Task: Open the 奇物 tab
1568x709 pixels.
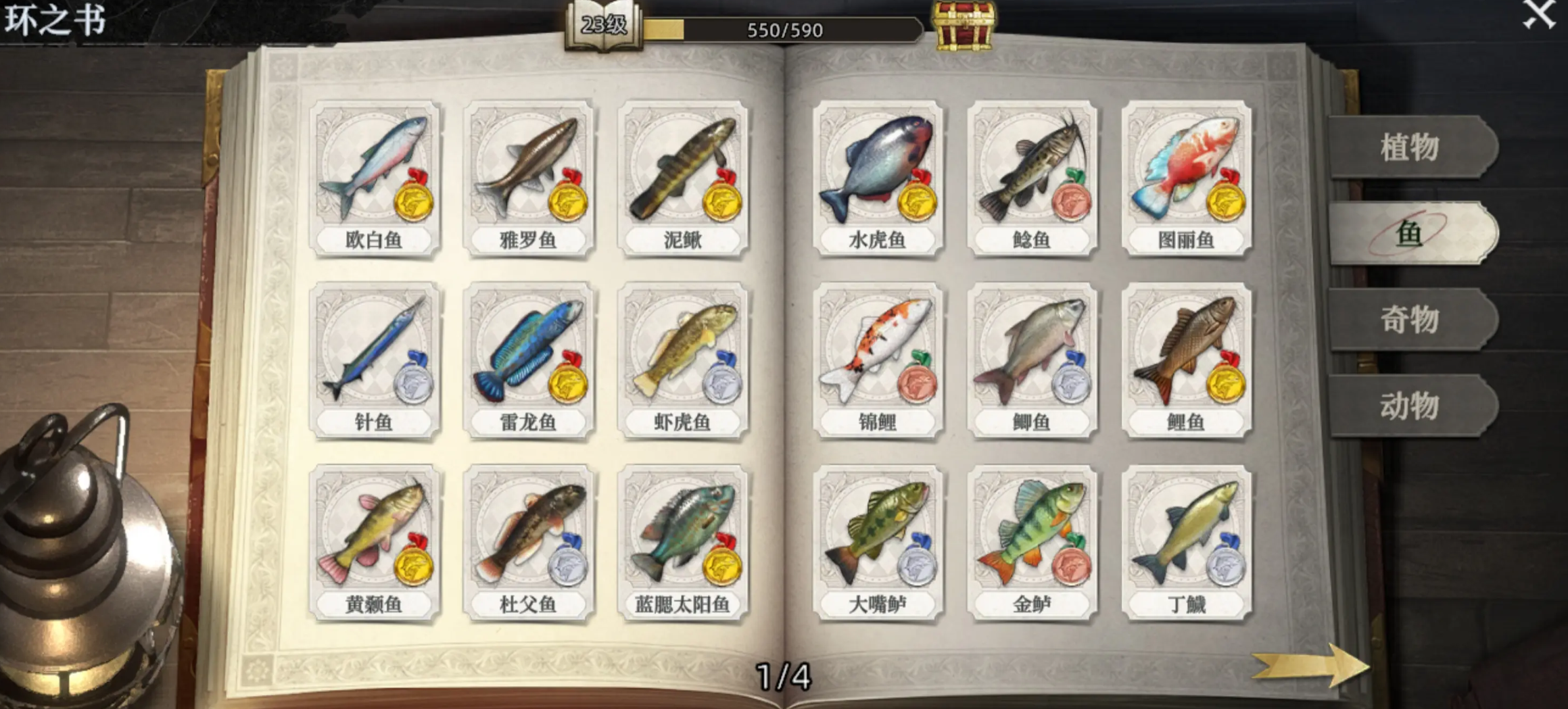Action: pos(1411,319)
